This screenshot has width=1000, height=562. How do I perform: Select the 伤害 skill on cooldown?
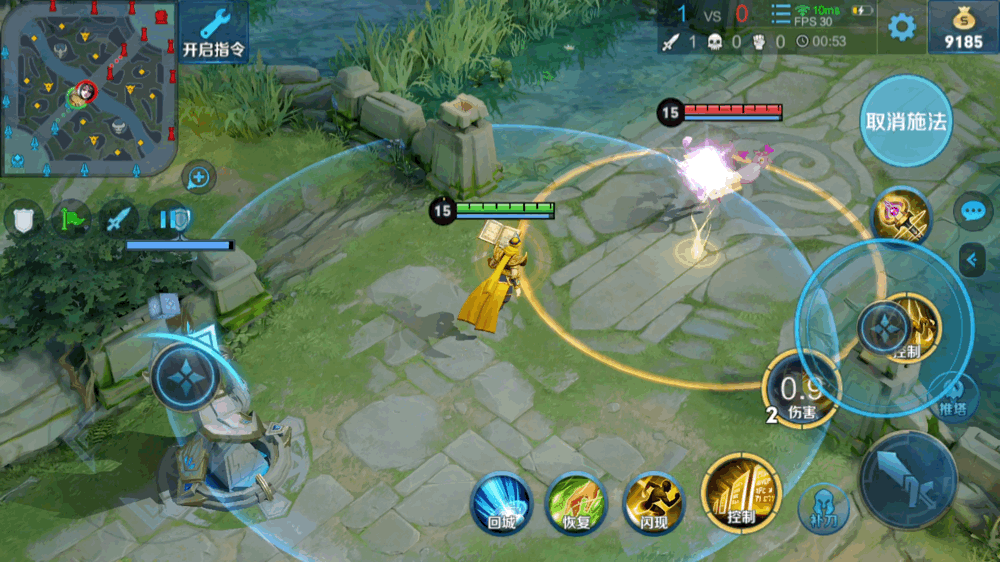(801, 392)
